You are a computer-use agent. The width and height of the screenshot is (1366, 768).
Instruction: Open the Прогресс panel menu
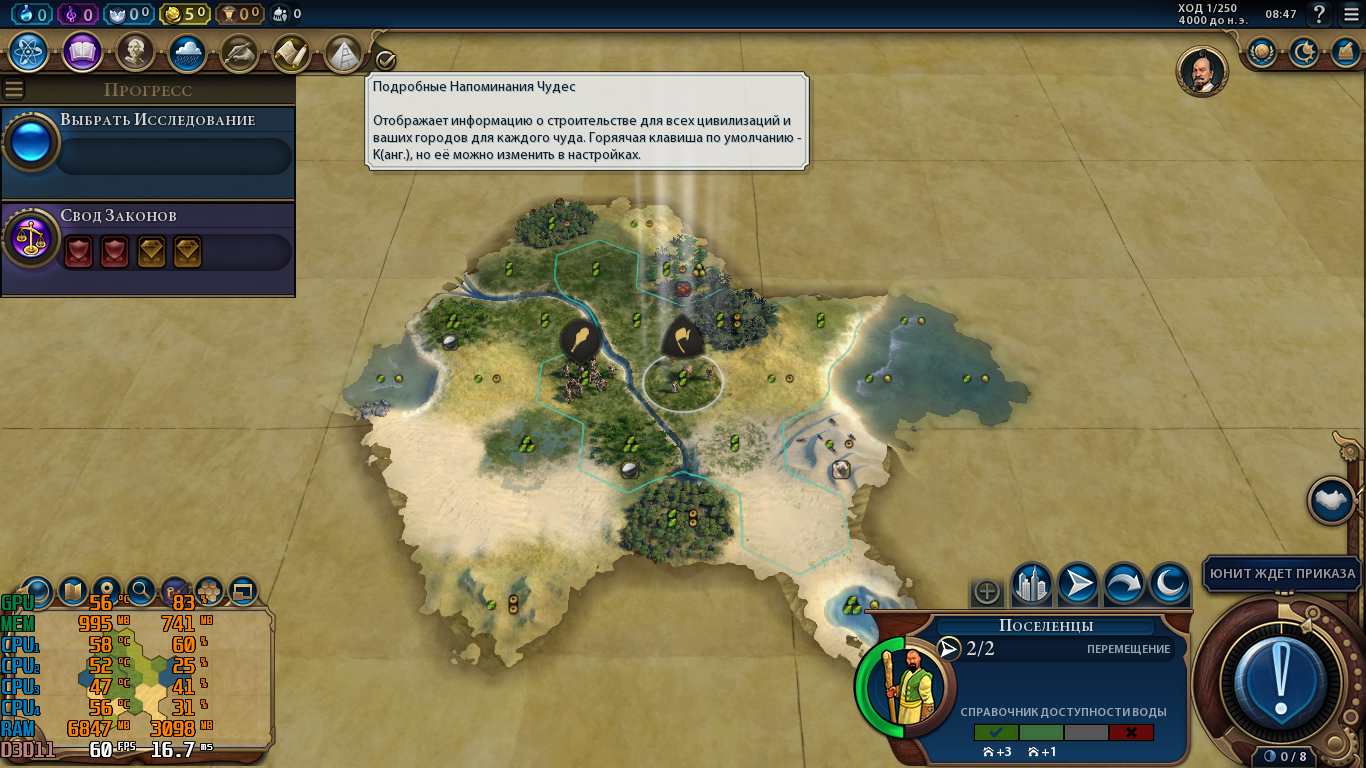point(12,88)
